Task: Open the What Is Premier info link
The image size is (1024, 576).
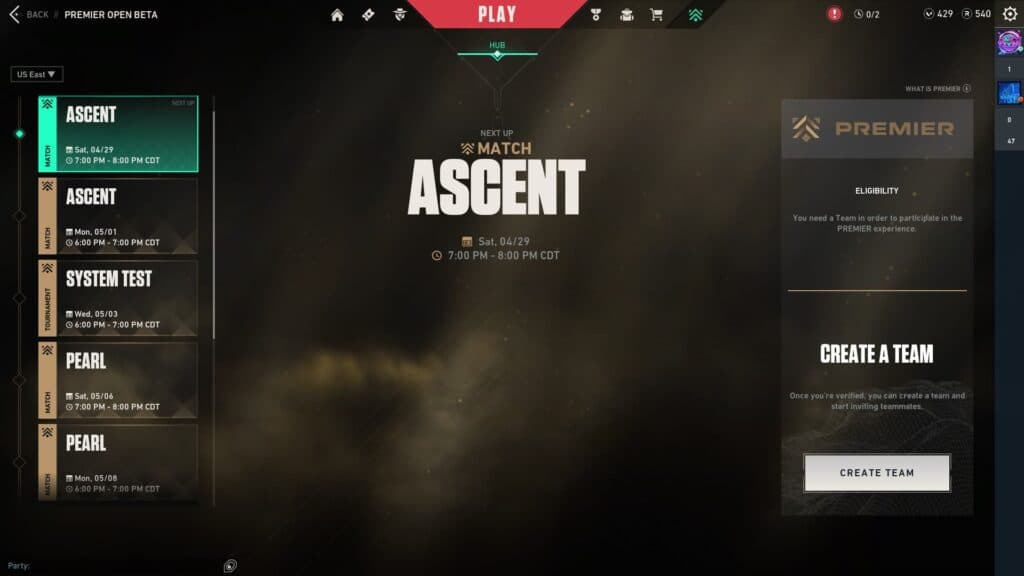Action: pos(938,89)
